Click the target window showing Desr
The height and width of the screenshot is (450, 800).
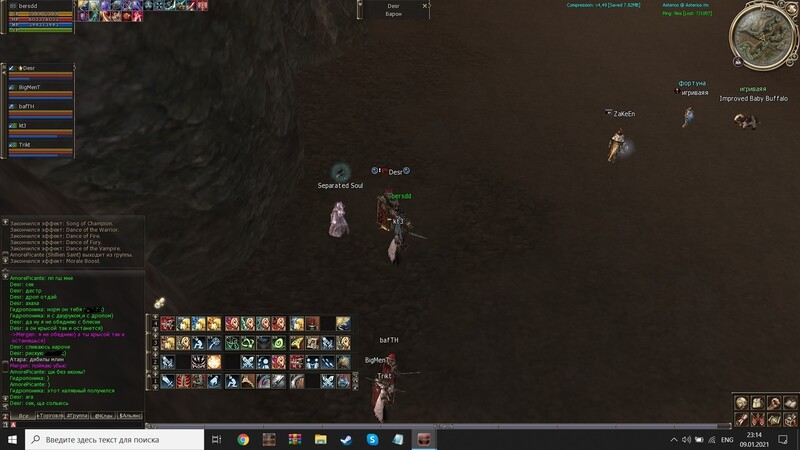(393, 8)
